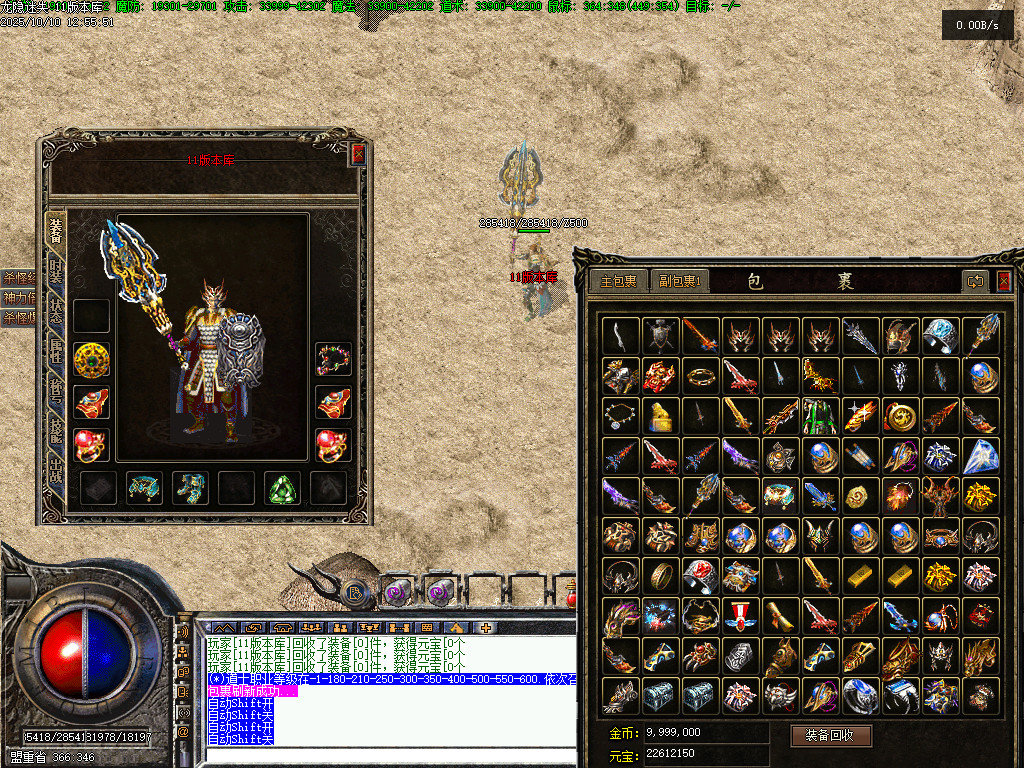The image size is (1024, 768).
Task: Click the bag's refresh arrows button
Action: point(975,281)
